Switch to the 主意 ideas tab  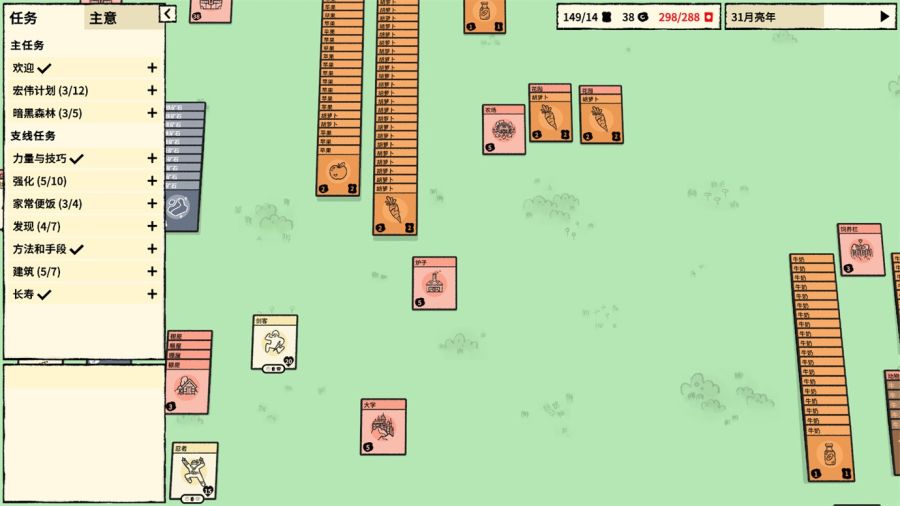[x=103, y=18]
